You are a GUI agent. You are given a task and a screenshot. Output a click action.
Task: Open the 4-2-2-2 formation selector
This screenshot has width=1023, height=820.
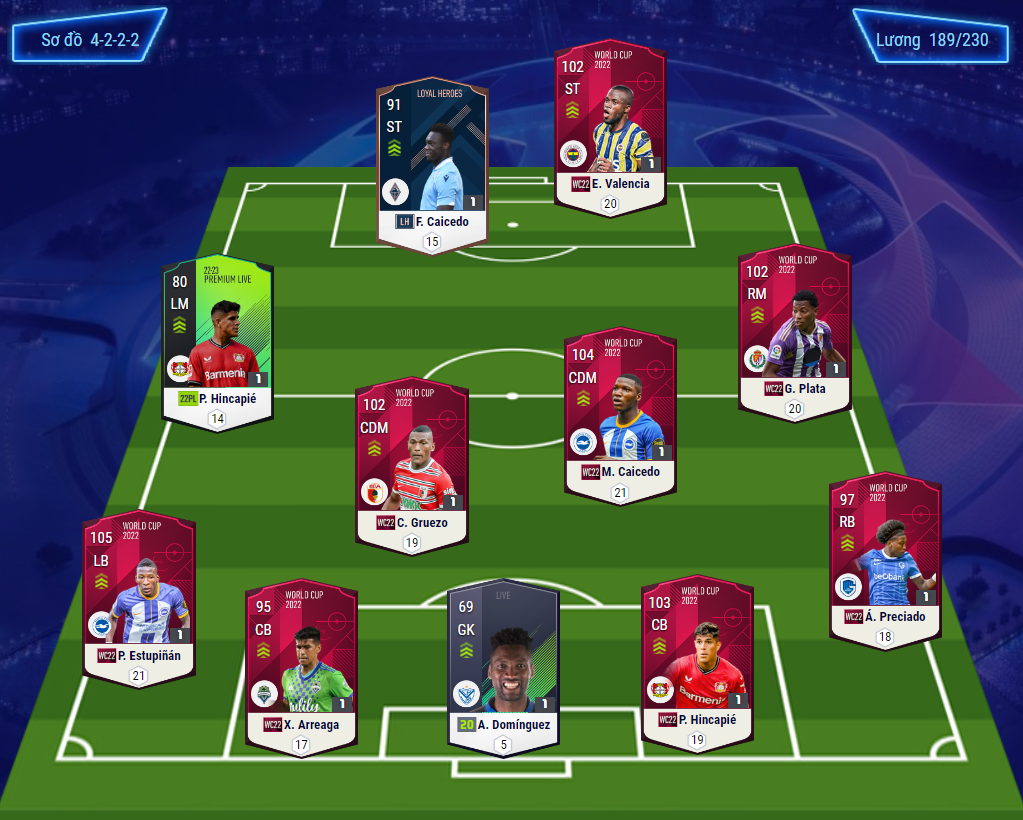click(90, 41)
